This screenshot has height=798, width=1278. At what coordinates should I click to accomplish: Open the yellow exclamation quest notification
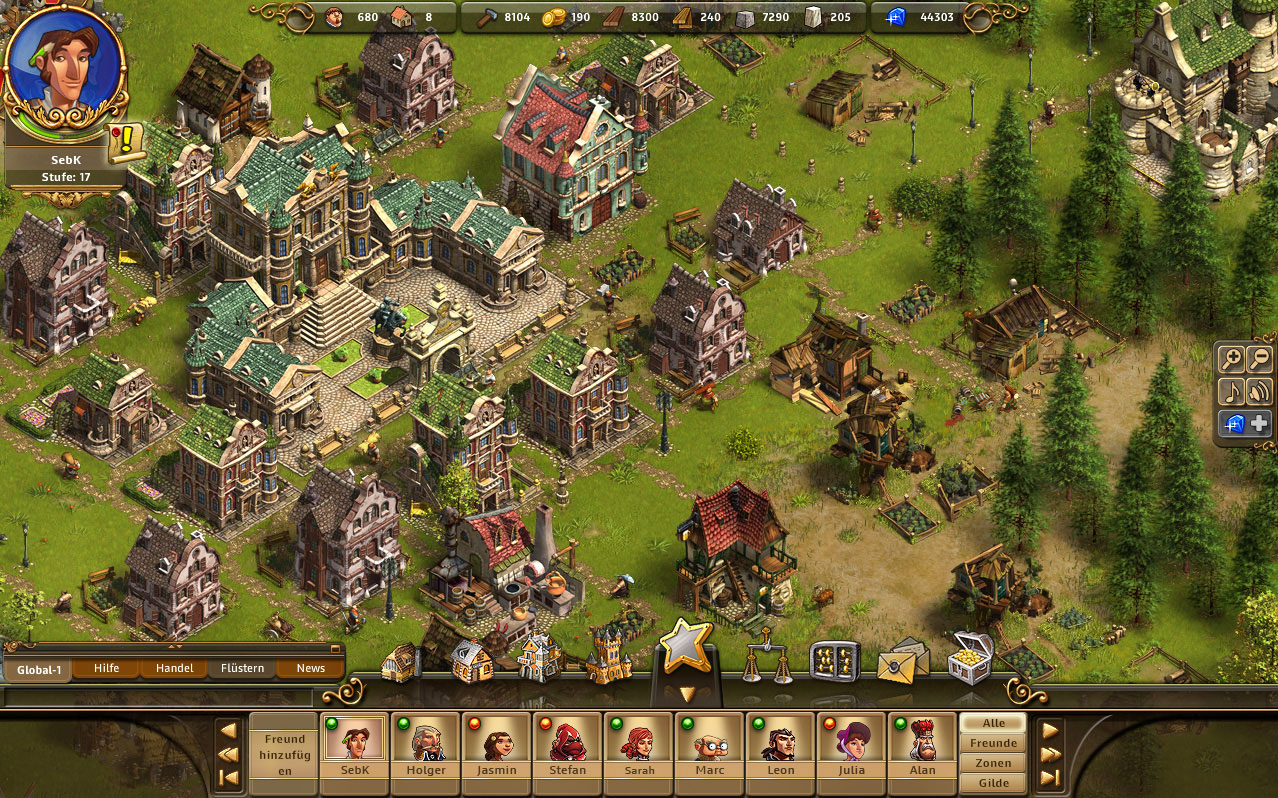coord(126,143)
